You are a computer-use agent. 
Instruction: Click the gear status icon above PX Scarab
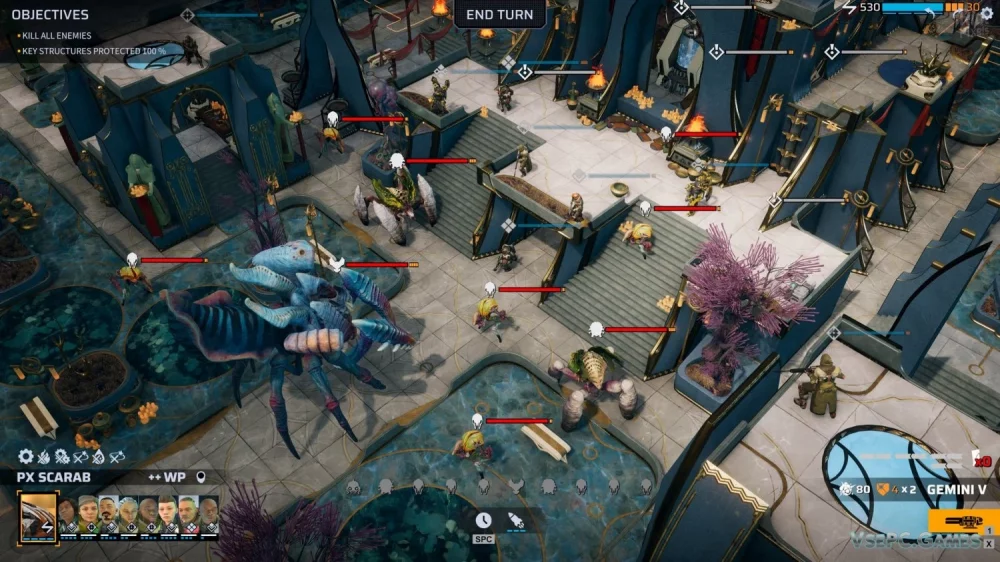[x=26, y=457]
